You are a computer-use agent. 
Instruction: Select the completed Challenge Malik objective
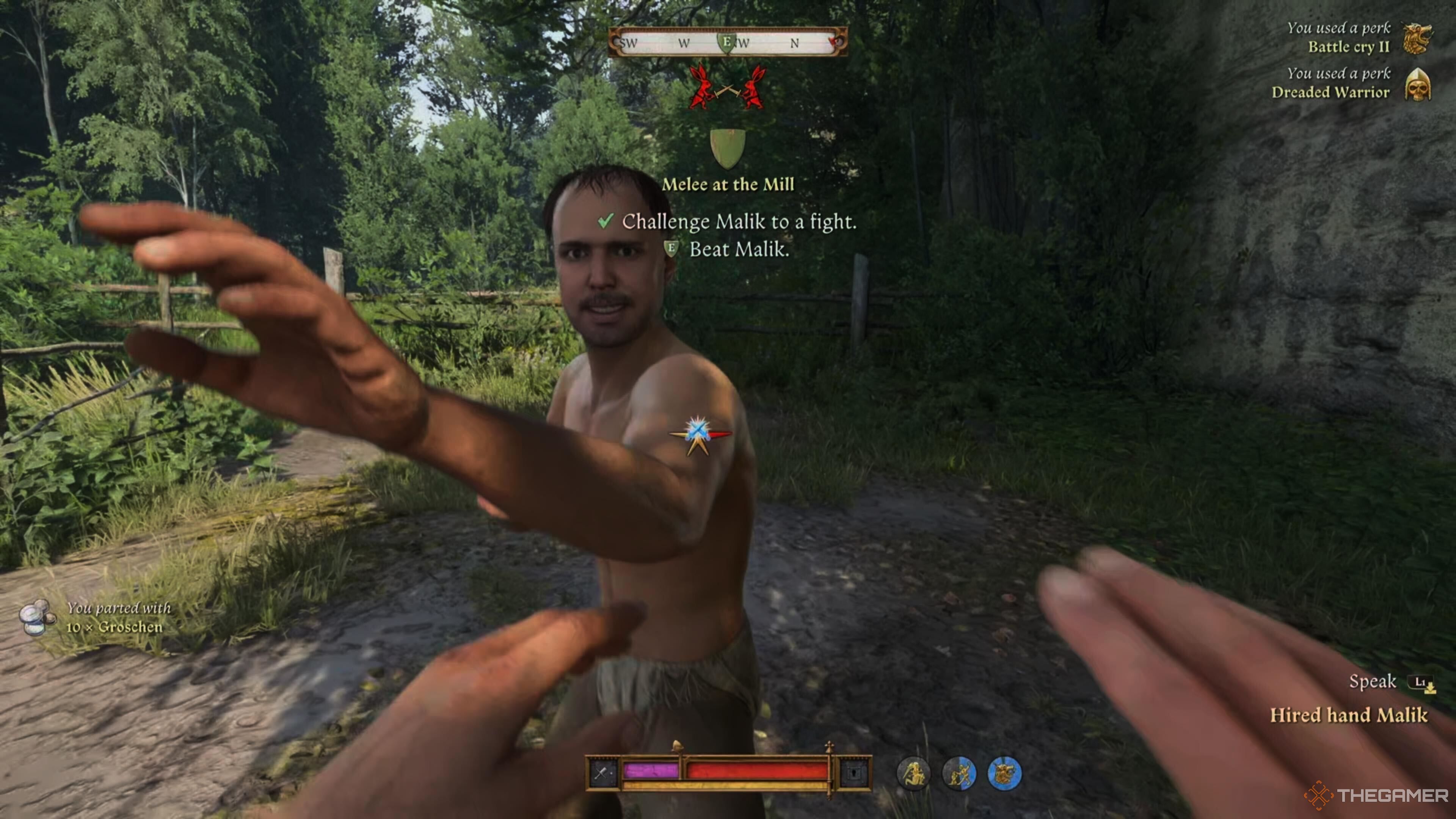[x=739, y=221]
